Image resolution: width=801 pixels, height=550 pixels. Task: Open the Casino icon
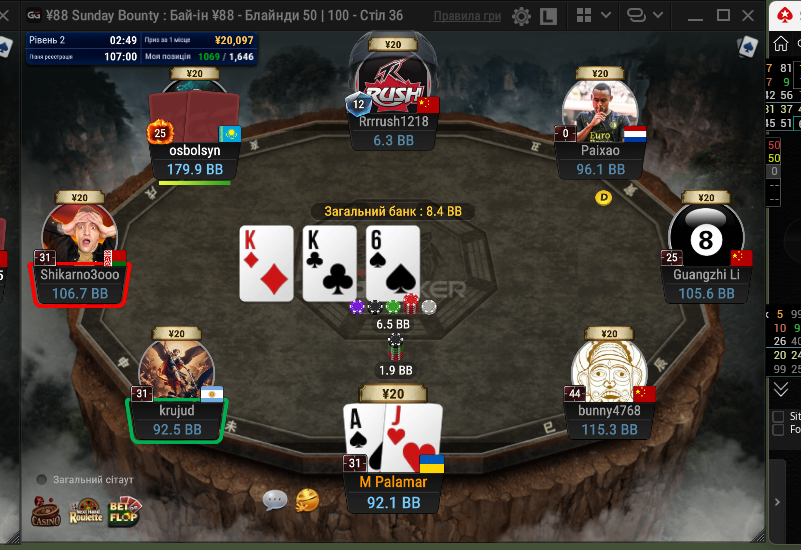click(46, 511)
